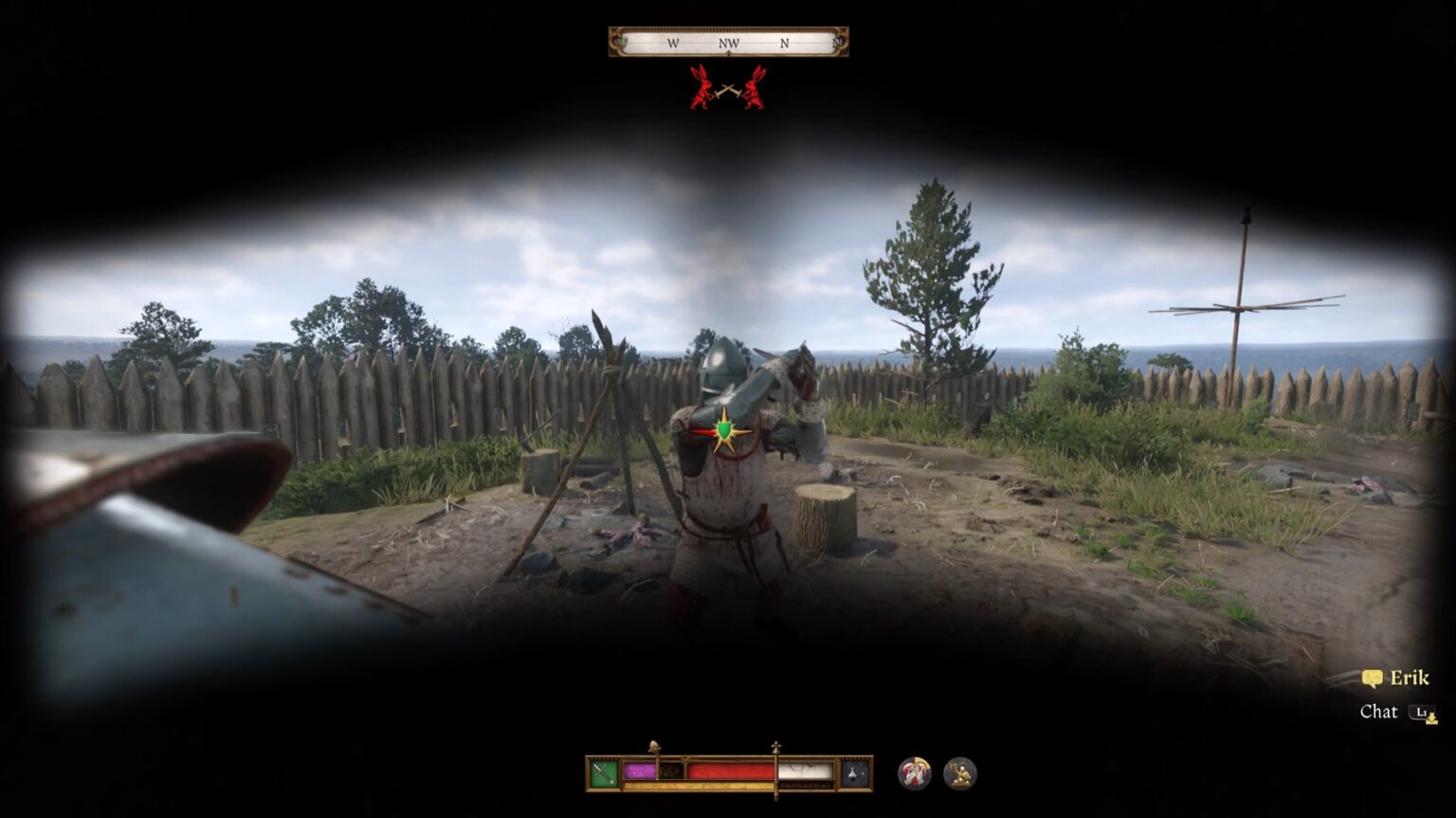Click the potion flask icon on the HUD
1456x818 pixels.
point(854,774)
